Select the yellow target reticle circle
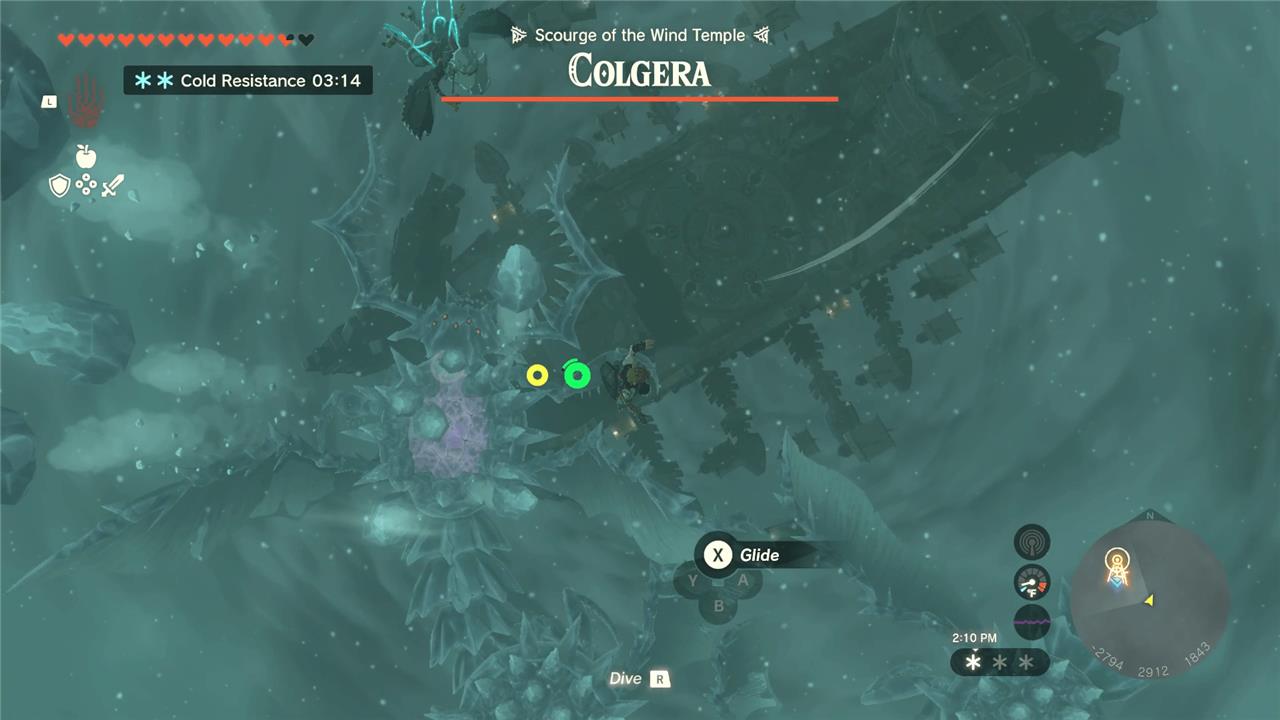 click(537, 376)
